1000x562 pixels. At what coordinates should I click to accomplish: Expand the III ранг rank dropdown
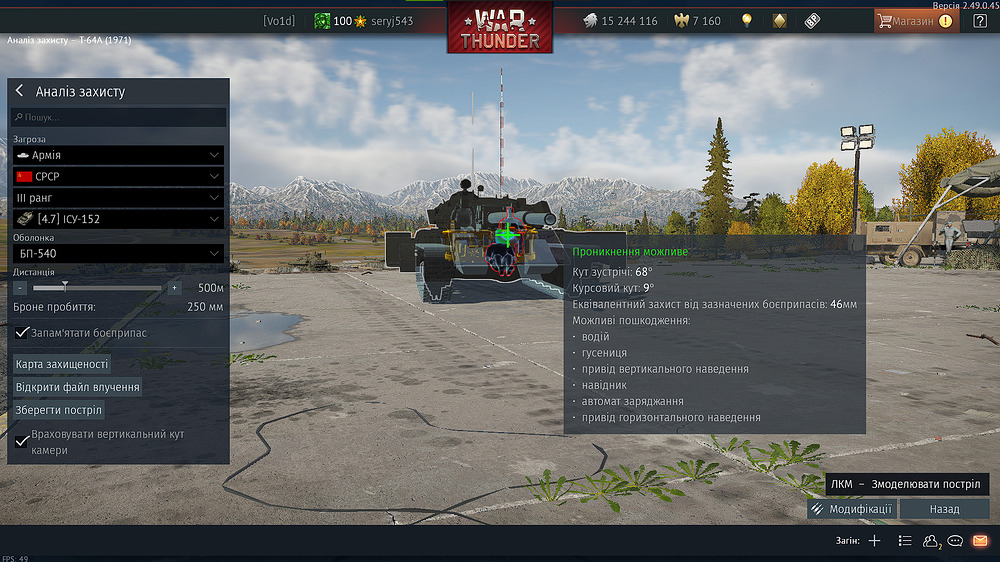coord(118,198)
